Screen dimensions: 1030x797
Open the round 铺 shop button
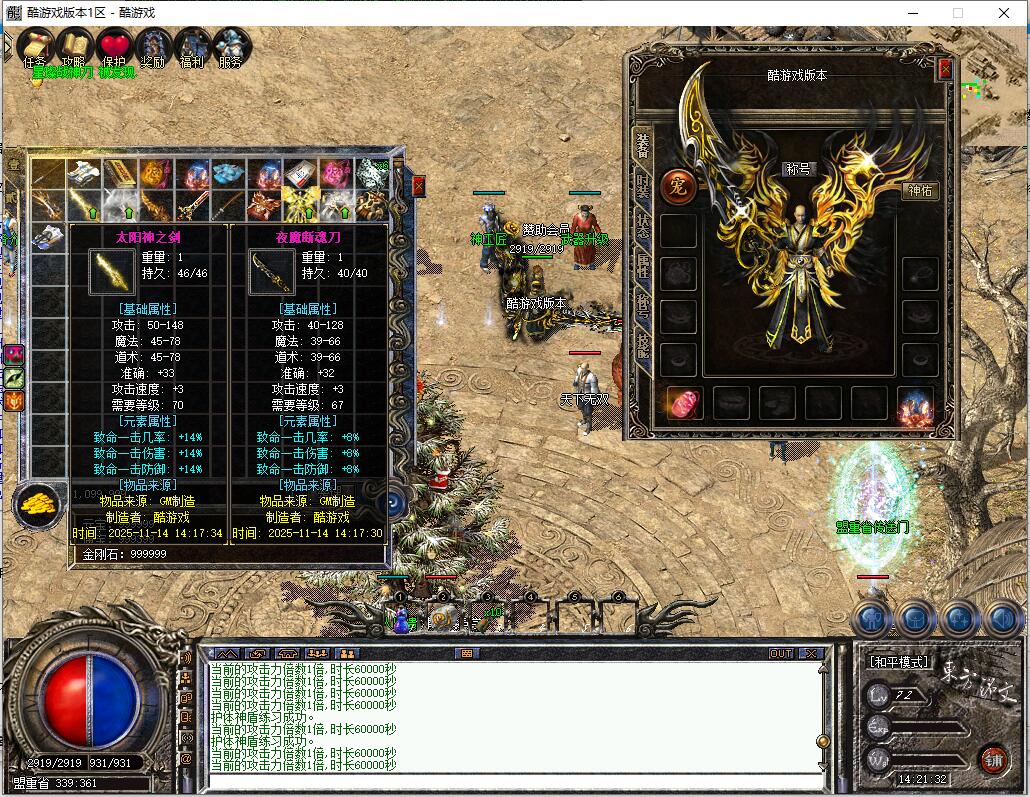pyautogui.click(x=992, y=758)
